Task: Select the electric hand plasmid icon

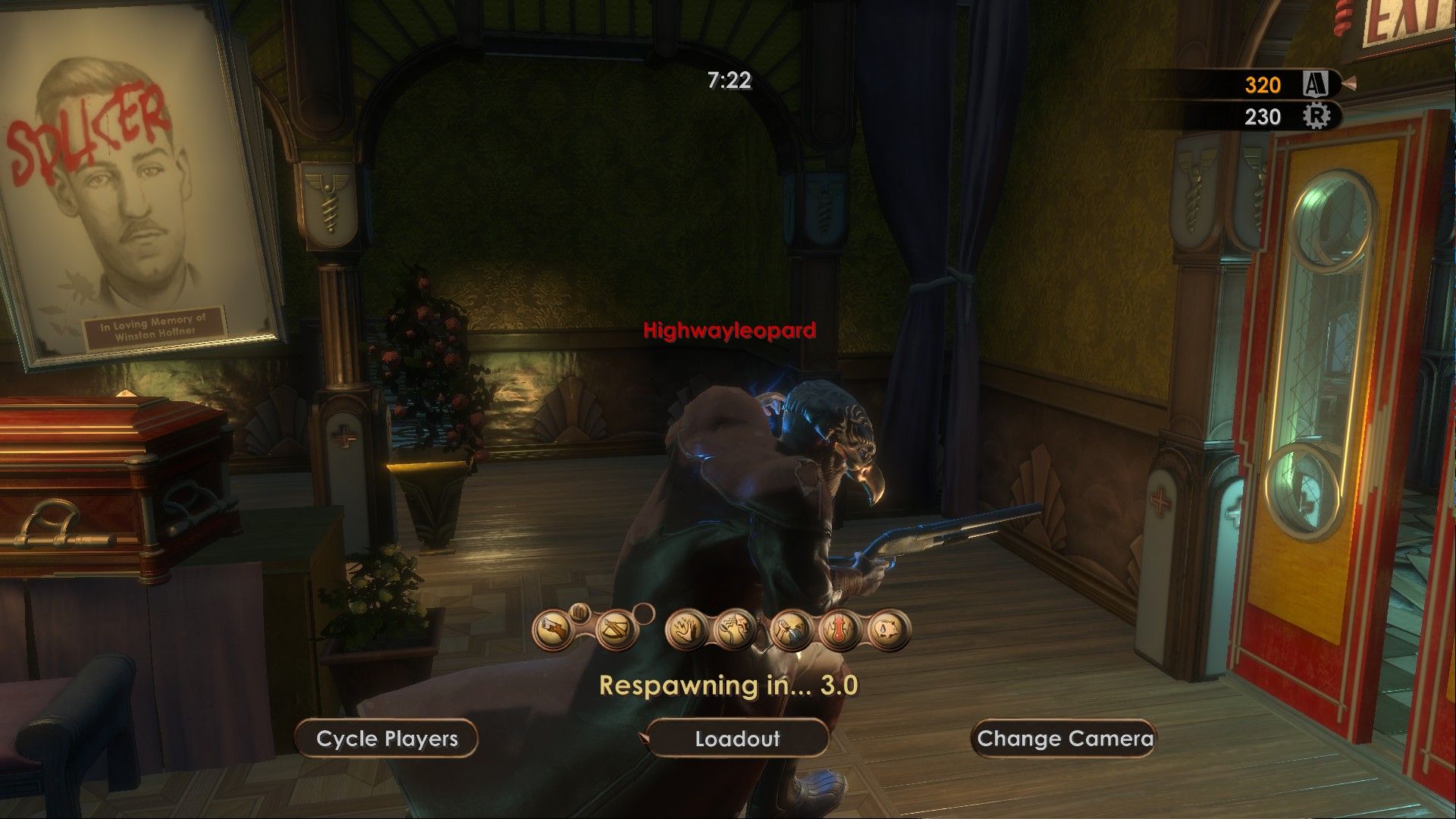Action: 686,630
